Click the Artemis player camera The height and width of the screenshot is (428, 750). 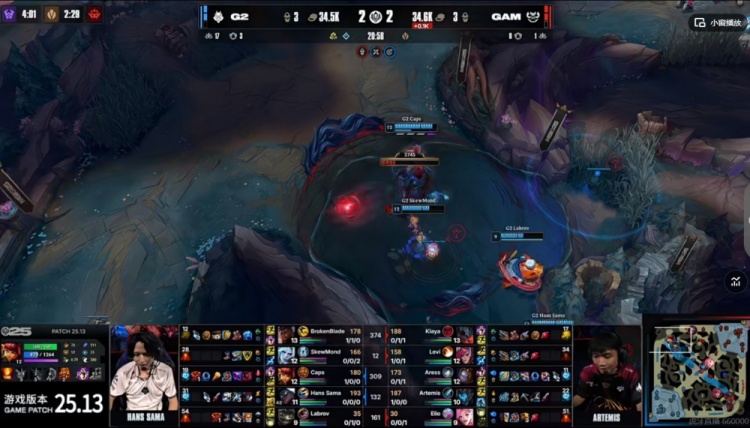pos(605,375)
